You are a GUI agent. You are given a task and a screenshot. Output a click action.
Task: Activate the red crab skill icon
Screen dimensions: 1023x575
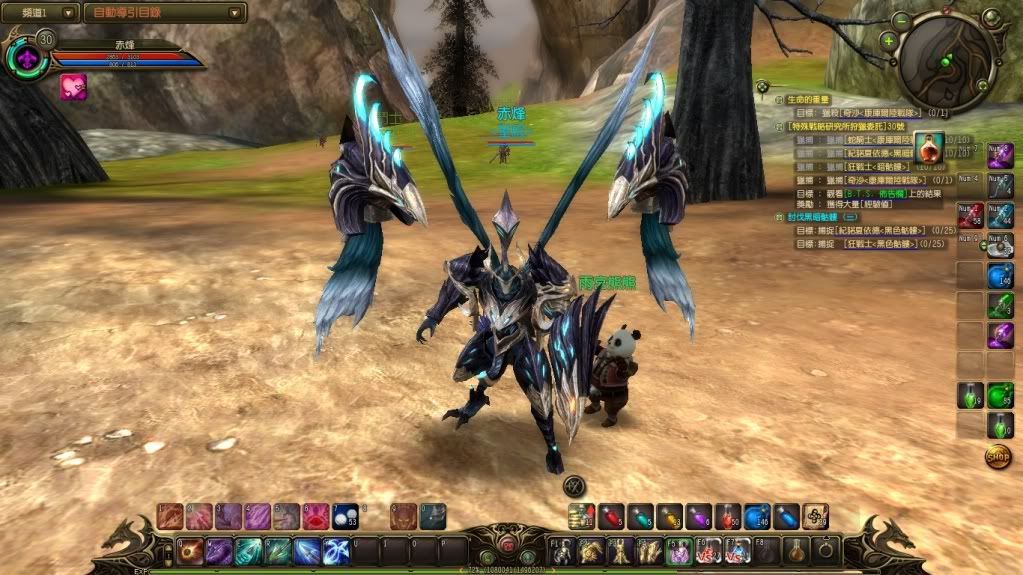(x=316, y=516)
